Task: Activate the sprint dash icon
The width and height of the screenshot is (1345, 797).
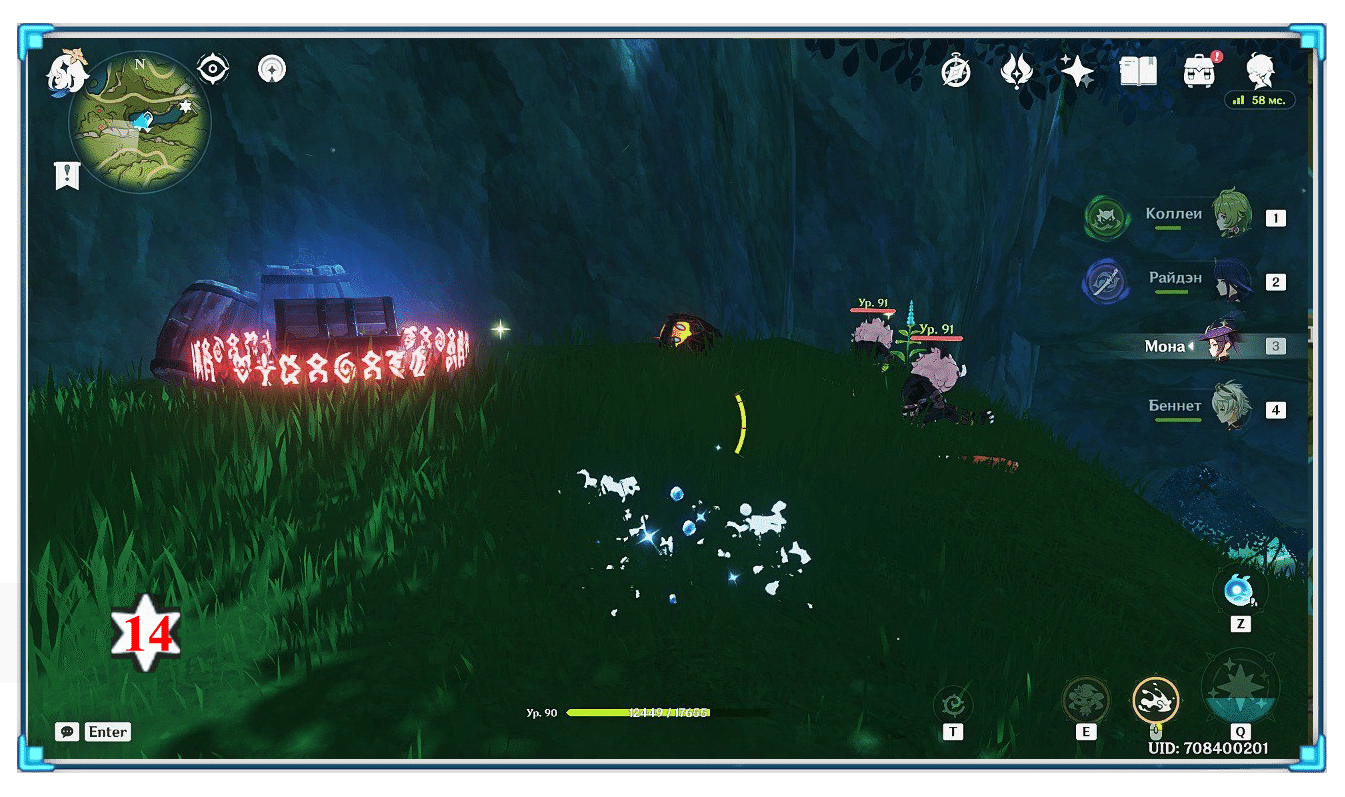Action: click(1155, 699)
